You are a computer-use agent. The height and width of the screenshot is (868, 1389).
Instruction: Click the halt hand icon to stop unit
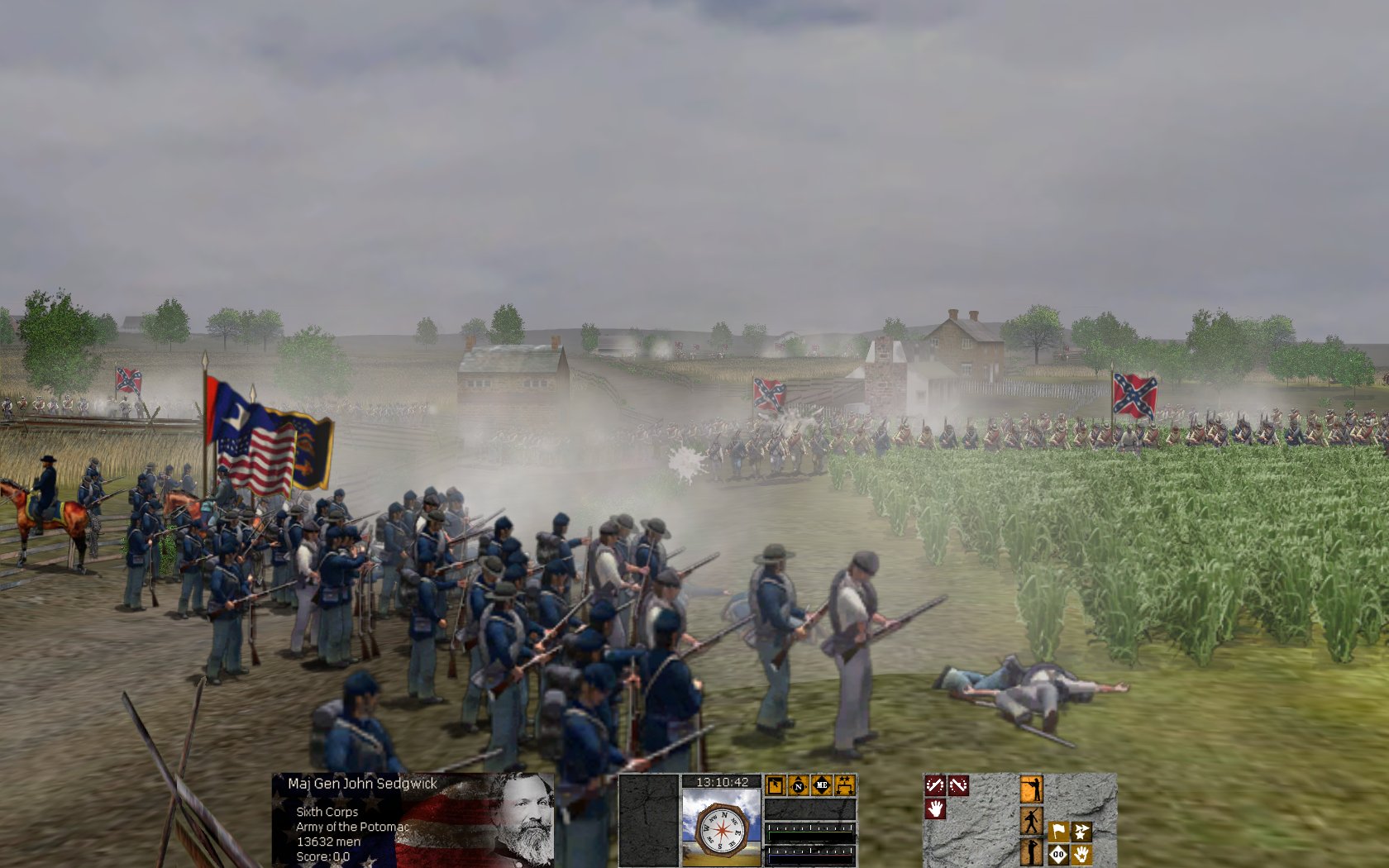point(936,810)
